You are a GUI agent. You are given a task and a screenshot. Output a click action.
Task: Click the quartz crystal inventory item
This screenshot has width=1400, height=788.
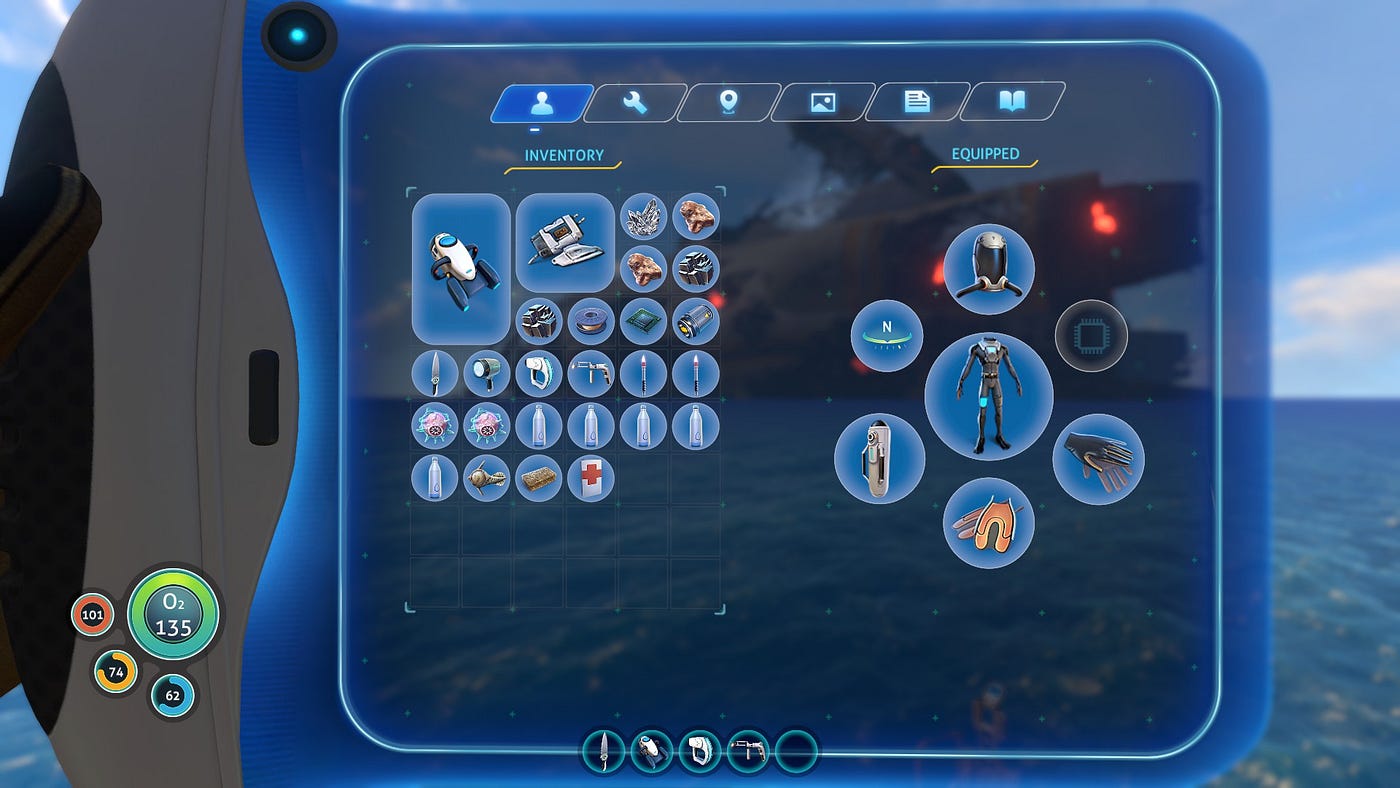(644, 216)
